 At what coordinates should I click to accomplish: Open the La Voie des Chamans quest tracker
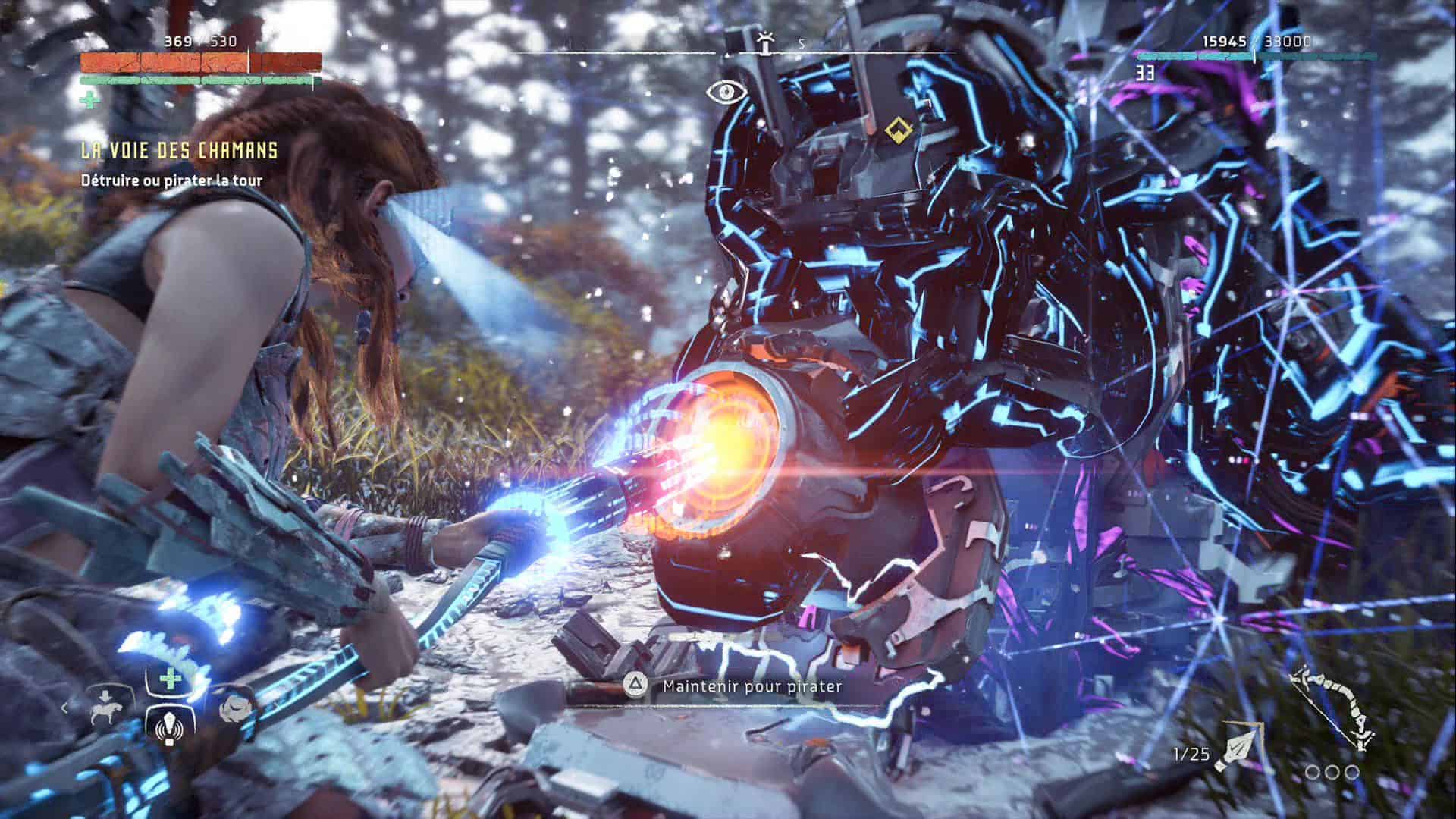pyautogui.click(x=179, y=150)
